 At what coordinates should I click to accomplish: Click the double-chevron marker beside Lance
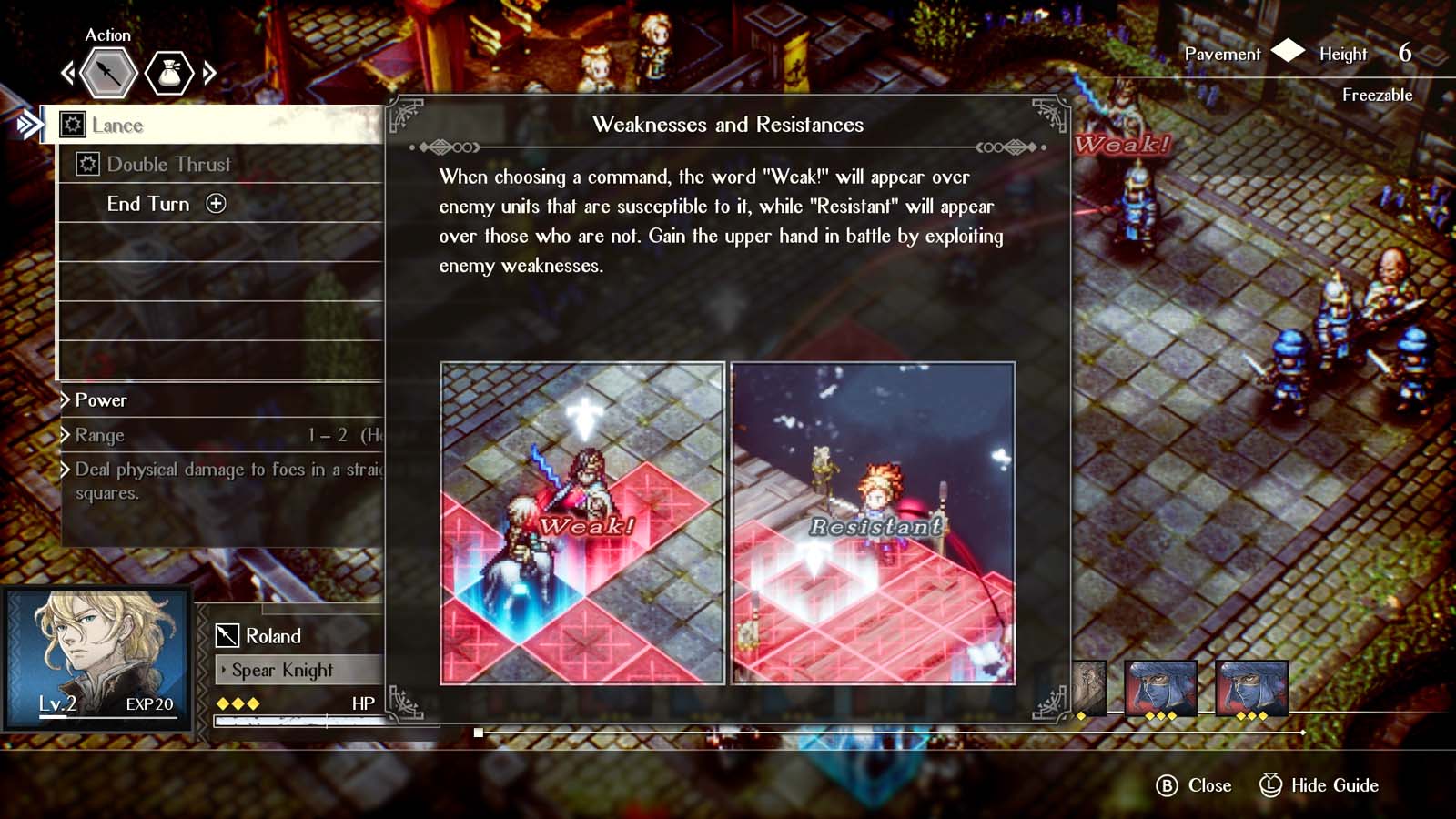pyautogui.click(x=27, y=126)
